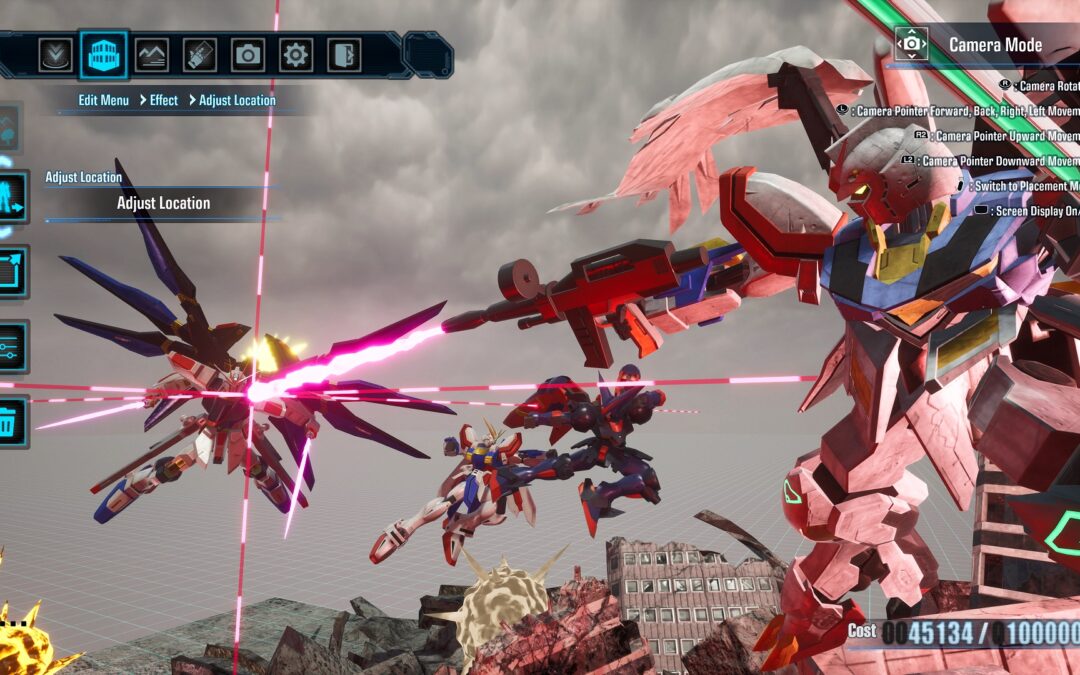Delete with the trash can icon
The height and width of the screenshot is (675, 1080).
click(x=10, y=421)
